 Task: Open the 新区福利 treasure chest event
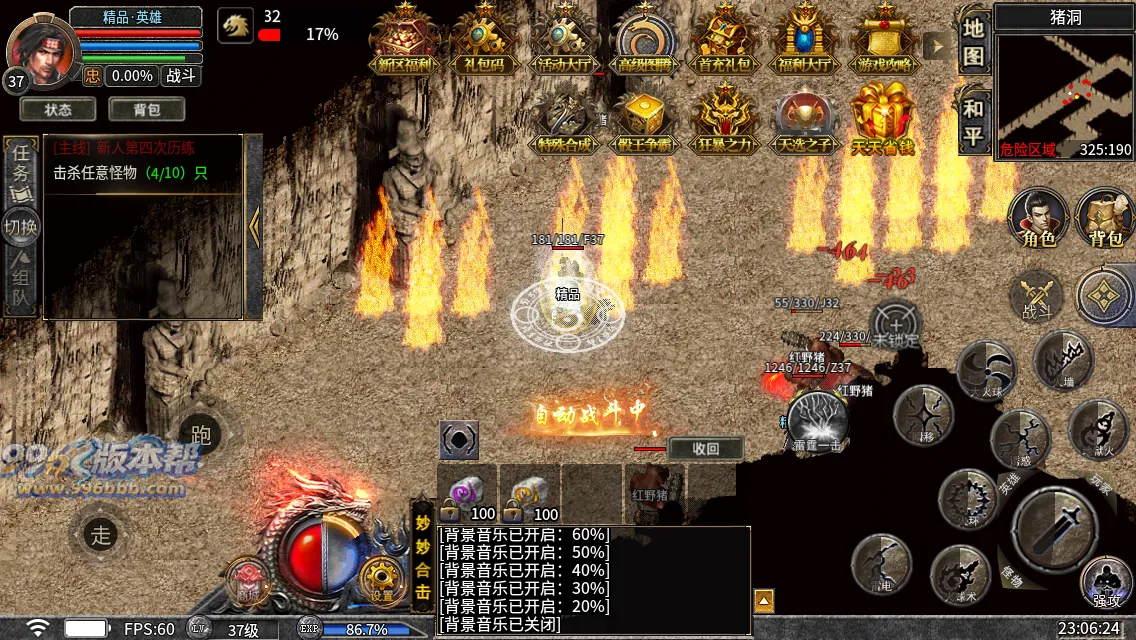[x=405, y=41]
